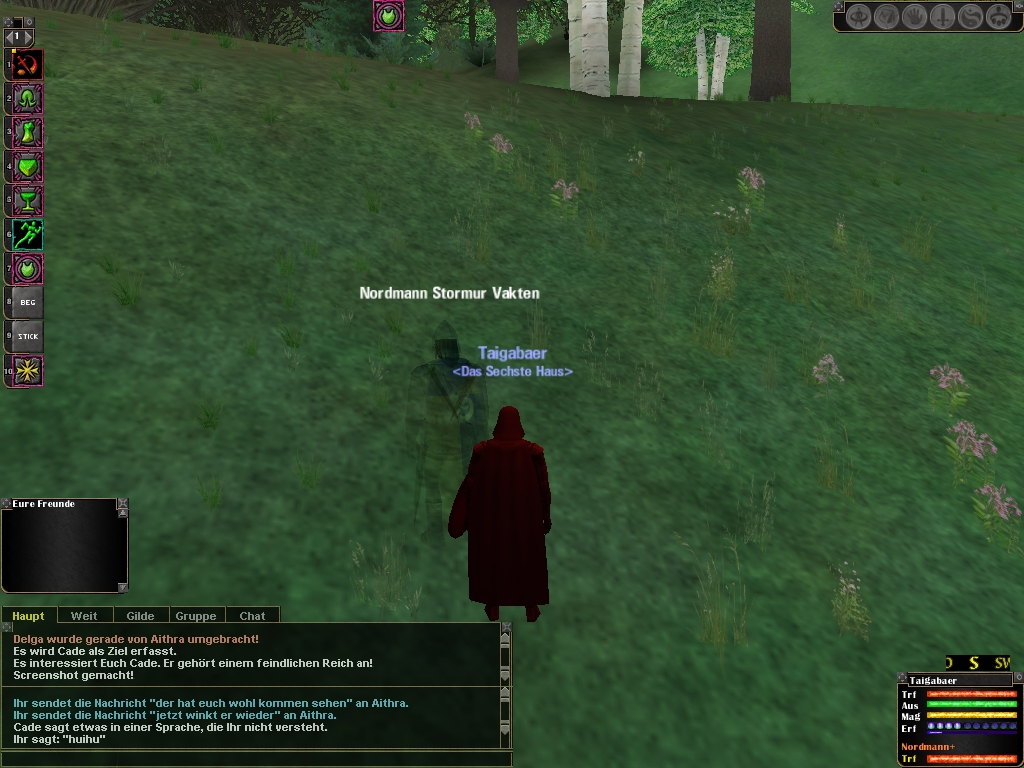Open the Gilde chat tab
This screenshot has width=1024, height=768.
point(140,616)
